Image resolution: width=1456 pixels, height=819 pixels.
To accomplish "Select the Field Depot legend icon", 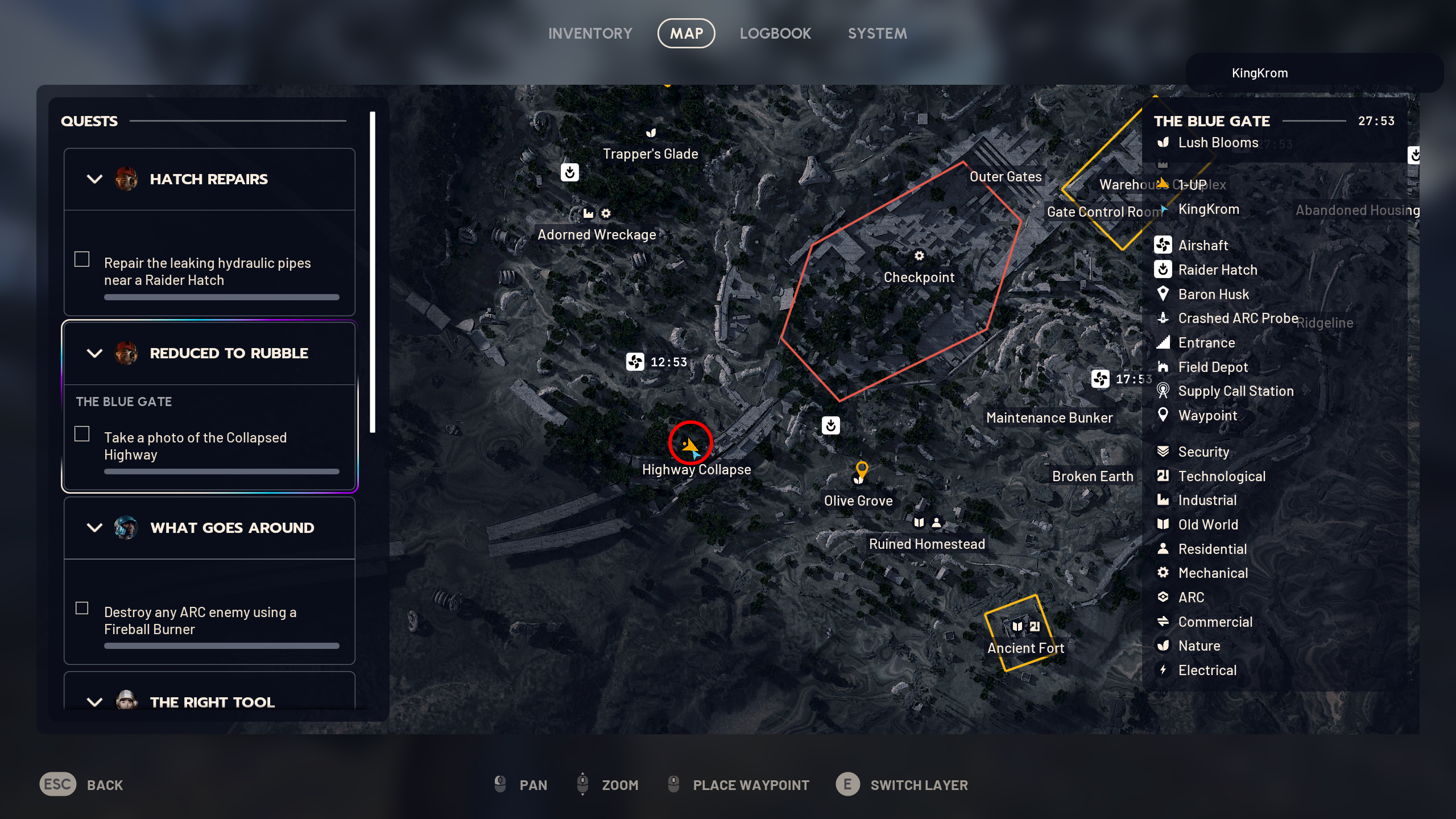I will click(1164, 367).
